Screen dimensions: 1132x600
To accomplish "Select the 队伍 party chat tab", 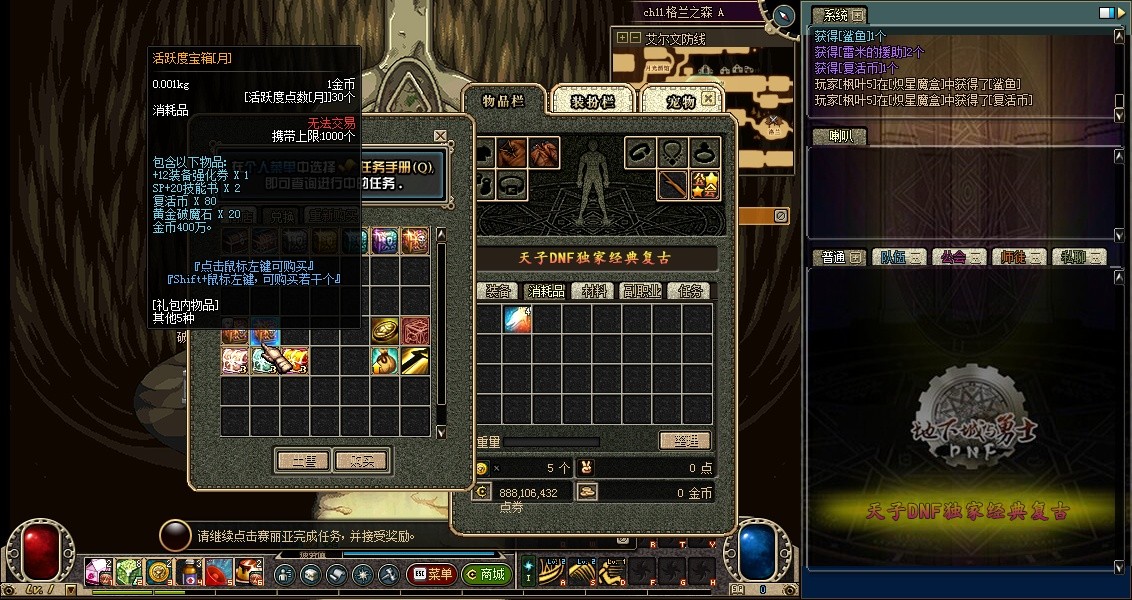I will coord(892,257).
